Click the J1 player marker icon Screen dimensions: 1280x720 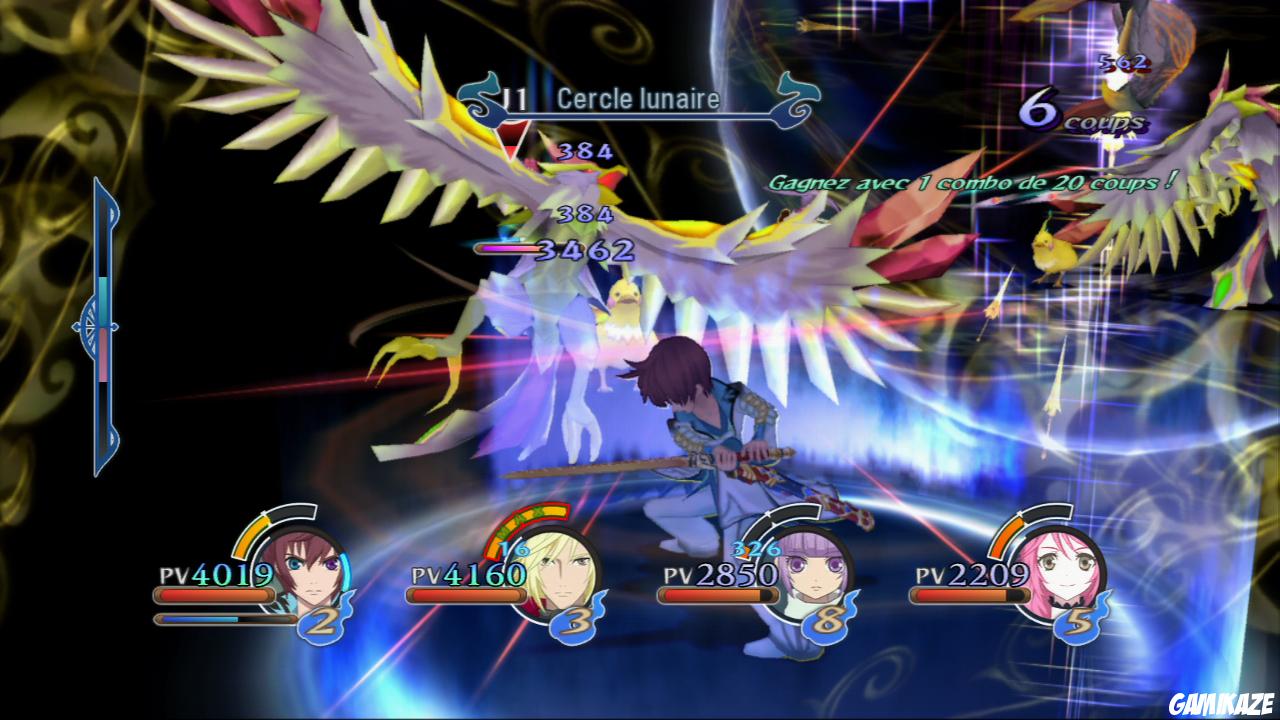point(513,99)
